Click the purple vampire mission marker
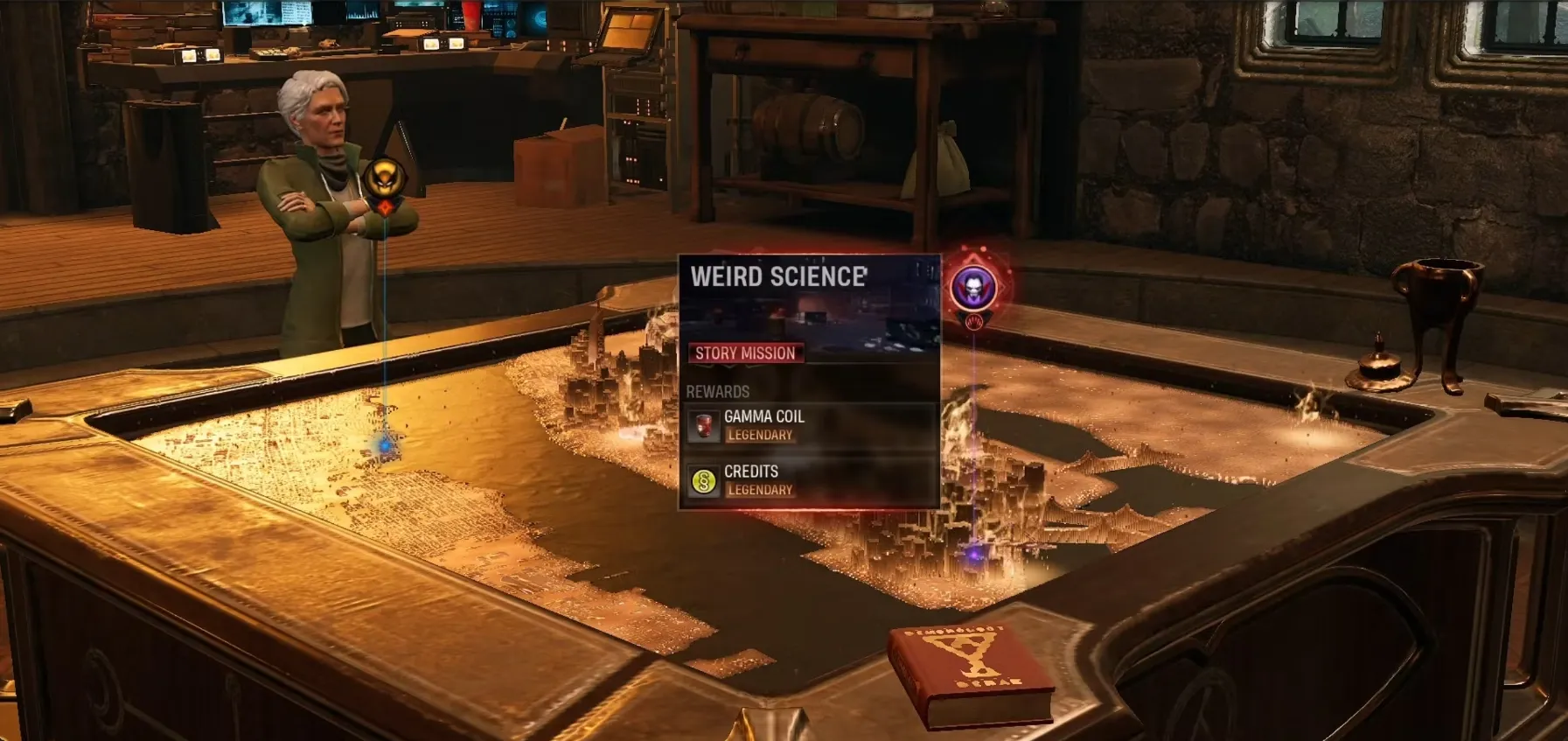1568x741 pixels. coord(973,286)
